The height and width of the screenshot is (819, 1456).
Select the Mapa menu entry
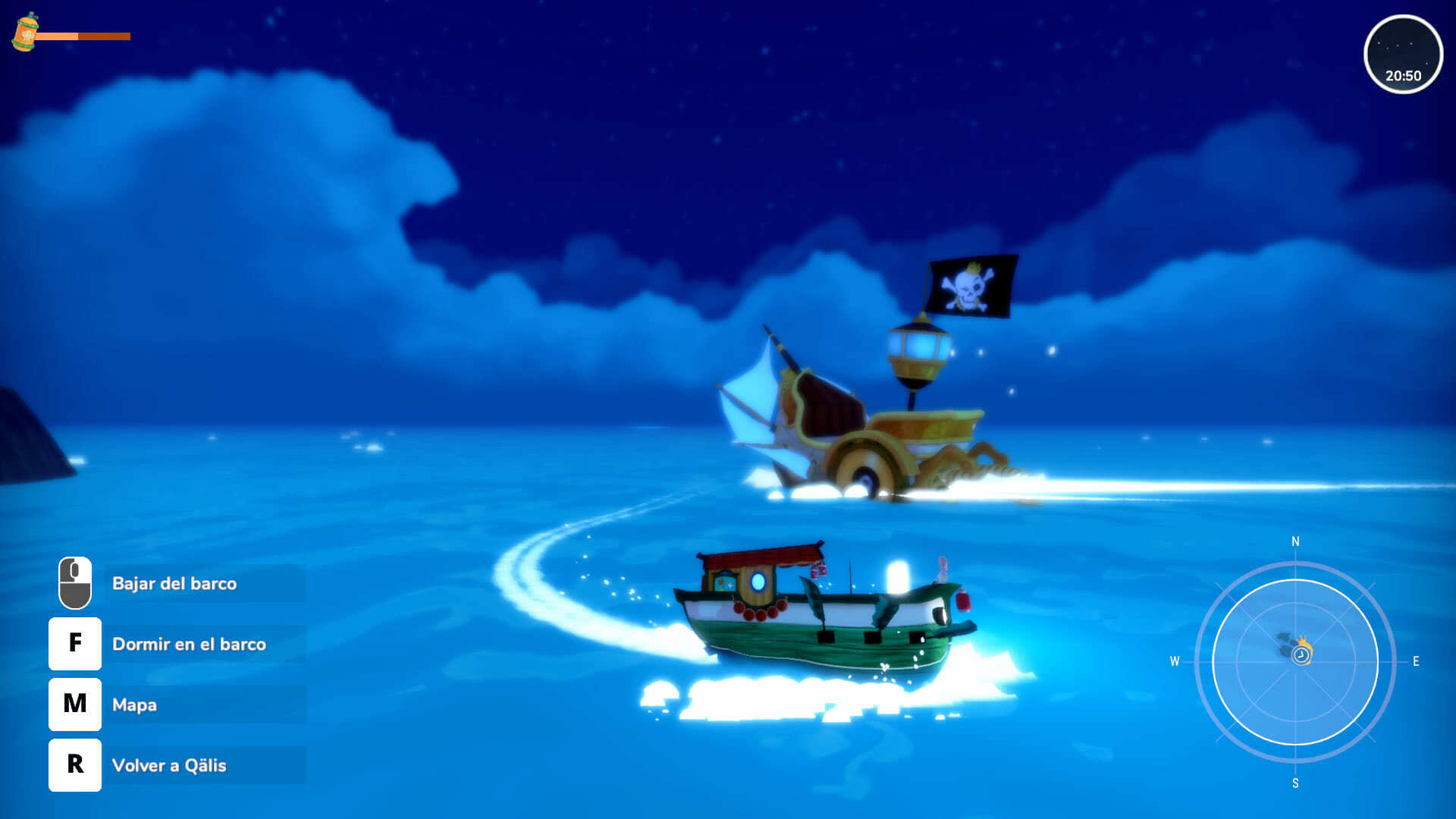click(x=135, y=704)
